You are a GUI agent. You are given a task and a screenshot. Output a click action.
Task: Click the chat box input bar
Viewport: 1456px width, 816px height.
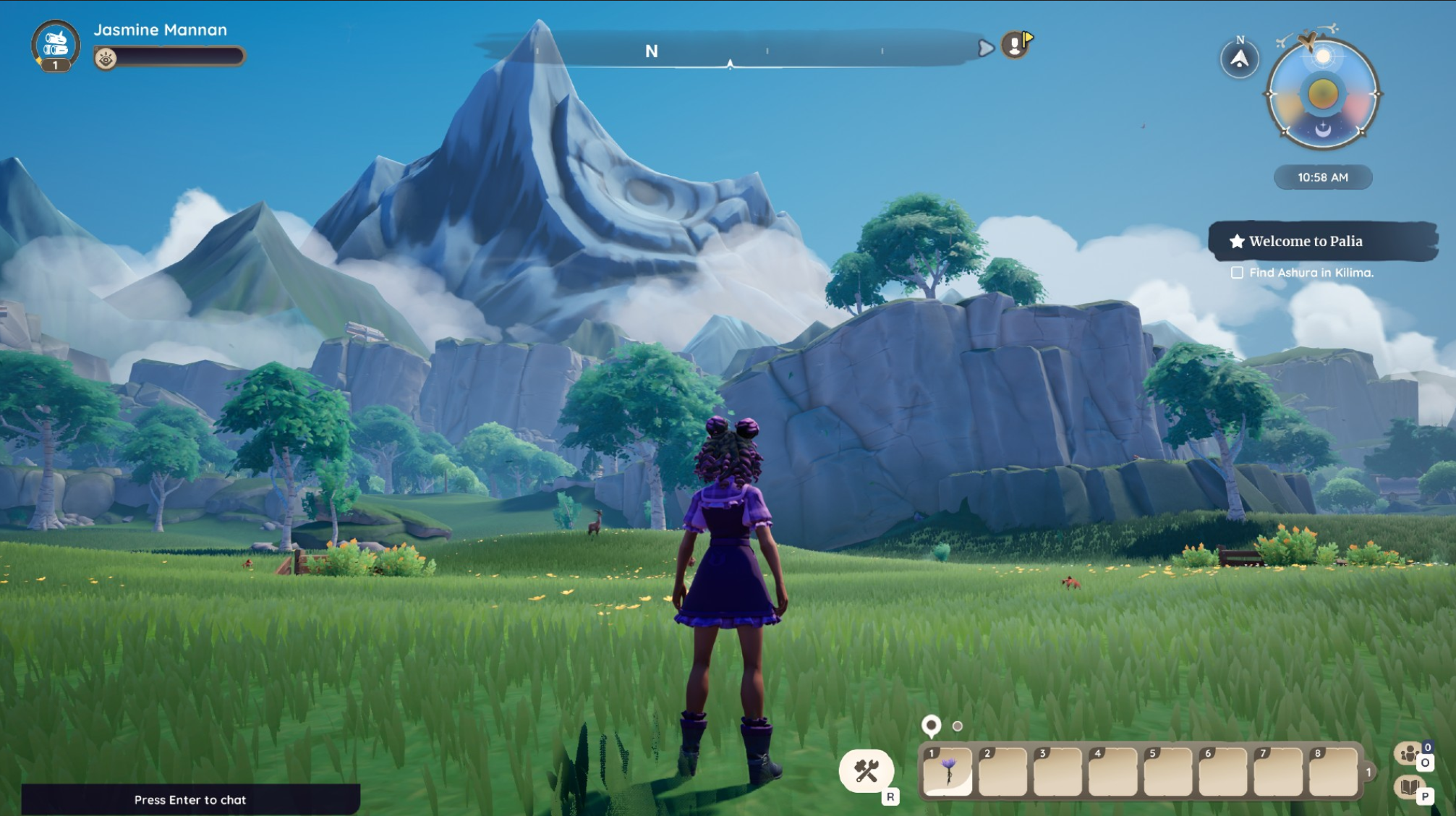190,799
